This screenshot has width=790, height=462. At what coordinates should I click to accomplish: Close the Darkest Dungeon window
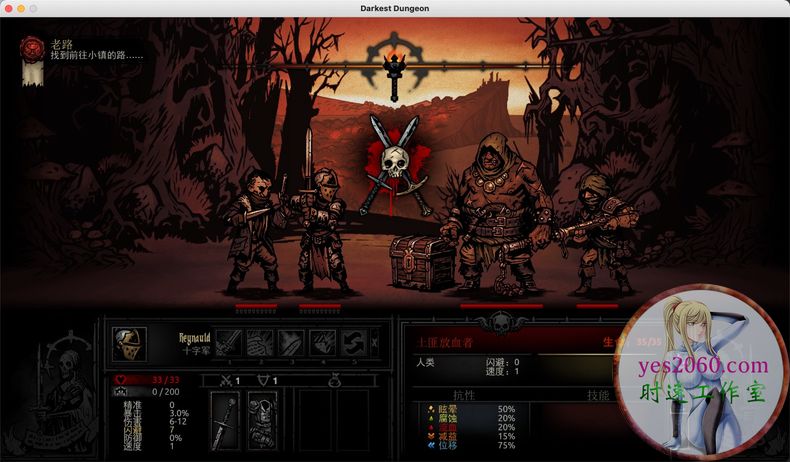(x=7, y=8)
